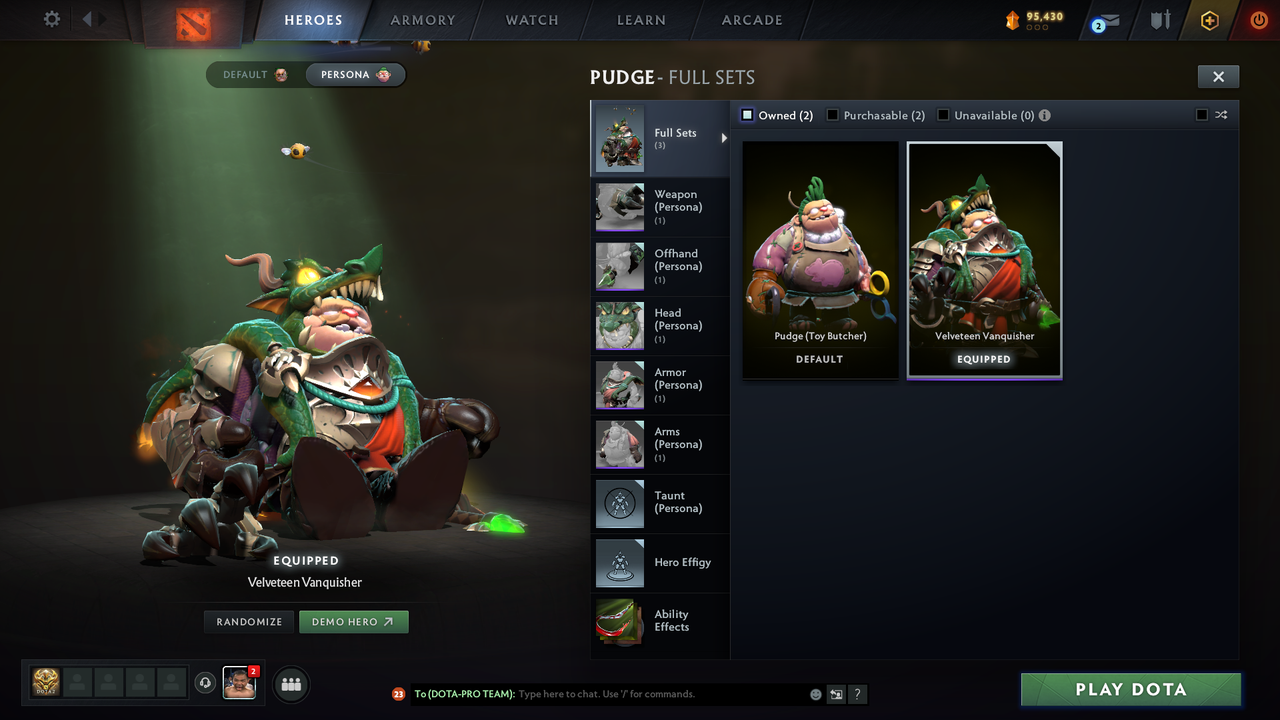This screenshot has height=720, width=1280.
Task: Click the power/disconnect icon top right
Action: pyautogui.click(x=1257, y=18)
